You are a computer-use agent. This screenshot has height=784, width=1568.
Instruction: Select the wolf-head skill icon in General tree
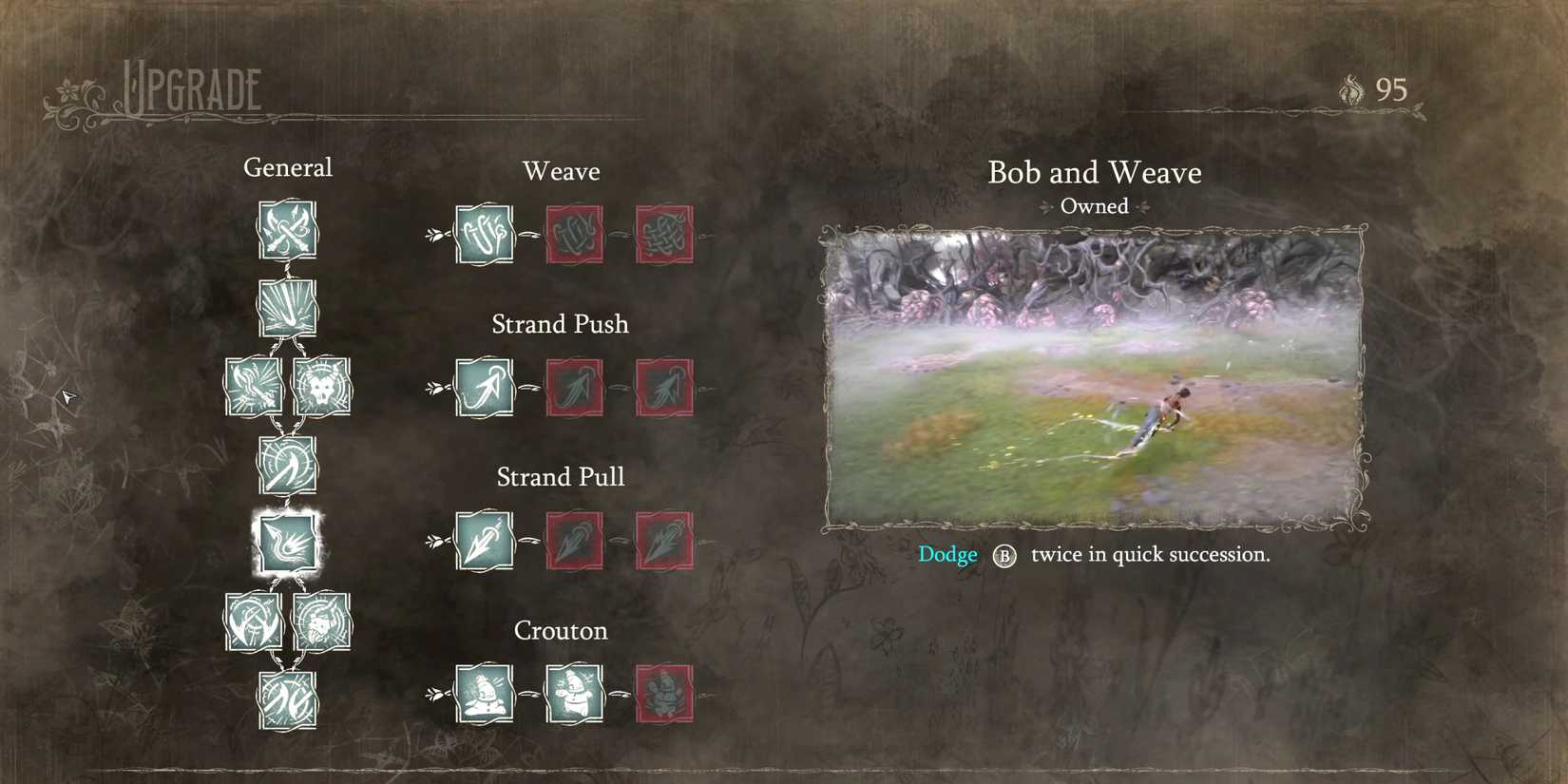[x=321, y=387]
